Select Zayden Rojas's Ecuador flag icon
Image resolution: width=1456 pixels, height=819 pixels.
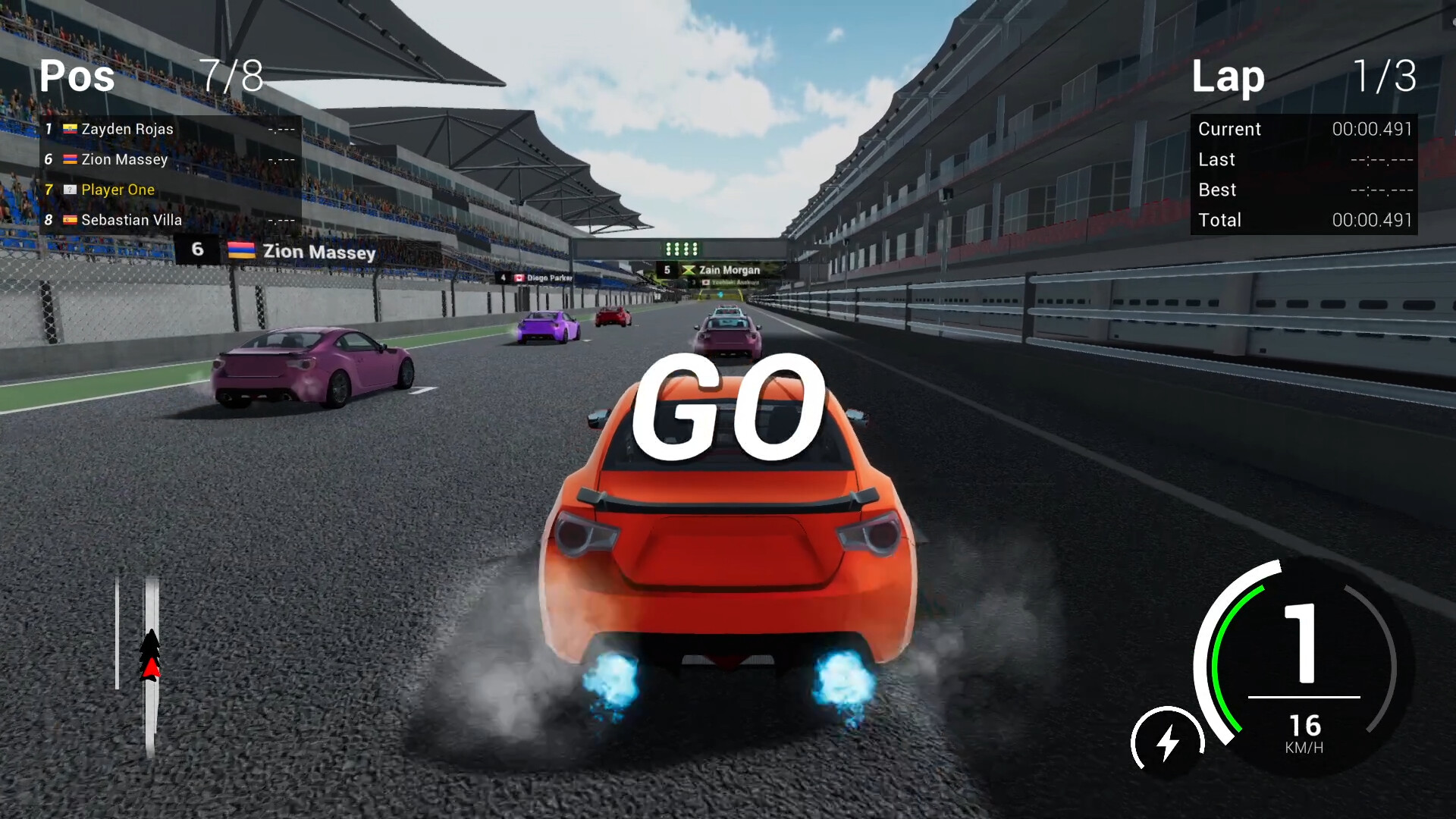71,129
